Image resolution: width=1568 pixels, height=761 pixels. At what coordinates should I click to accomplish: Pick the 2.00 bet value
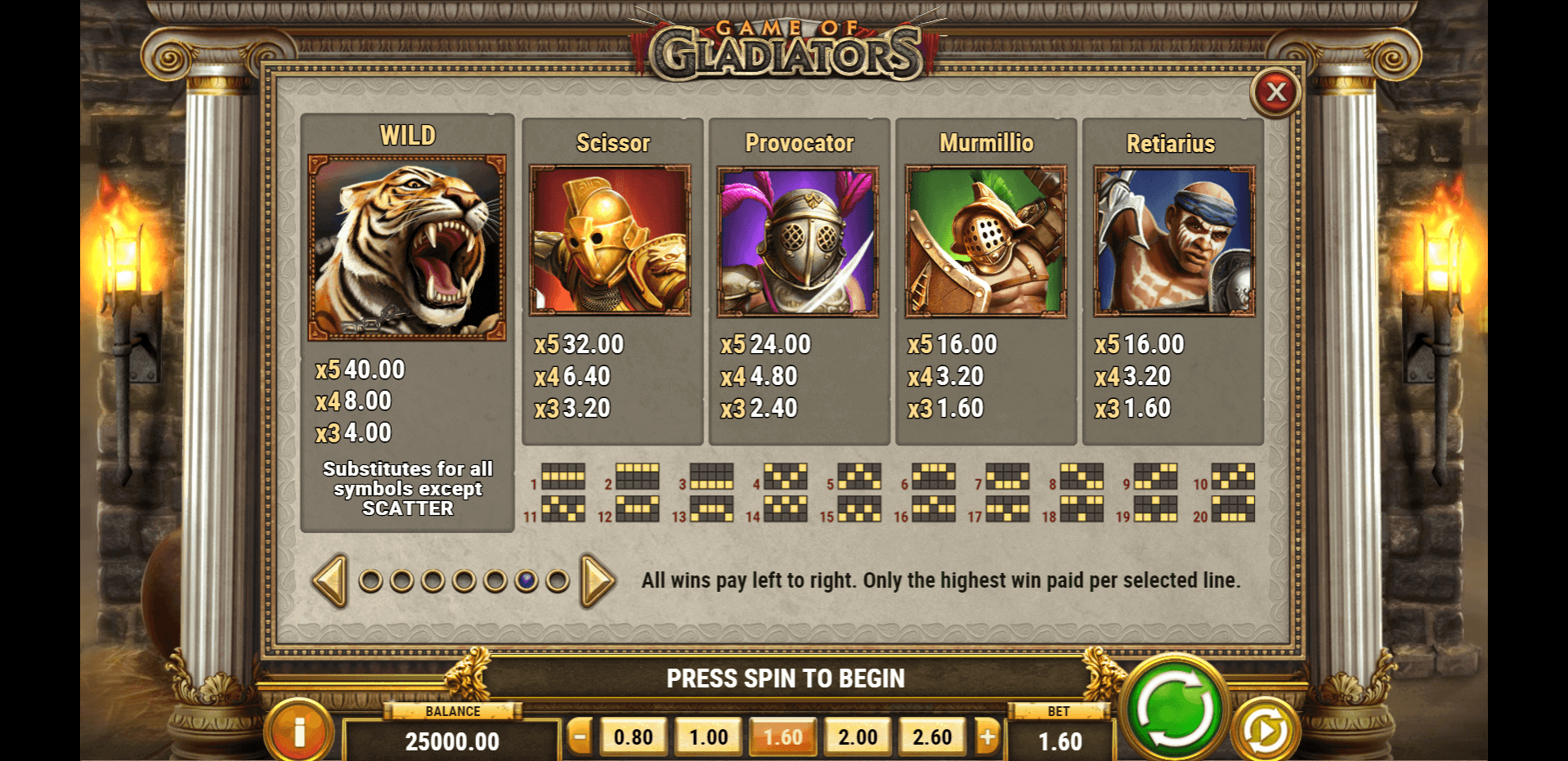[x=858, y=737]
